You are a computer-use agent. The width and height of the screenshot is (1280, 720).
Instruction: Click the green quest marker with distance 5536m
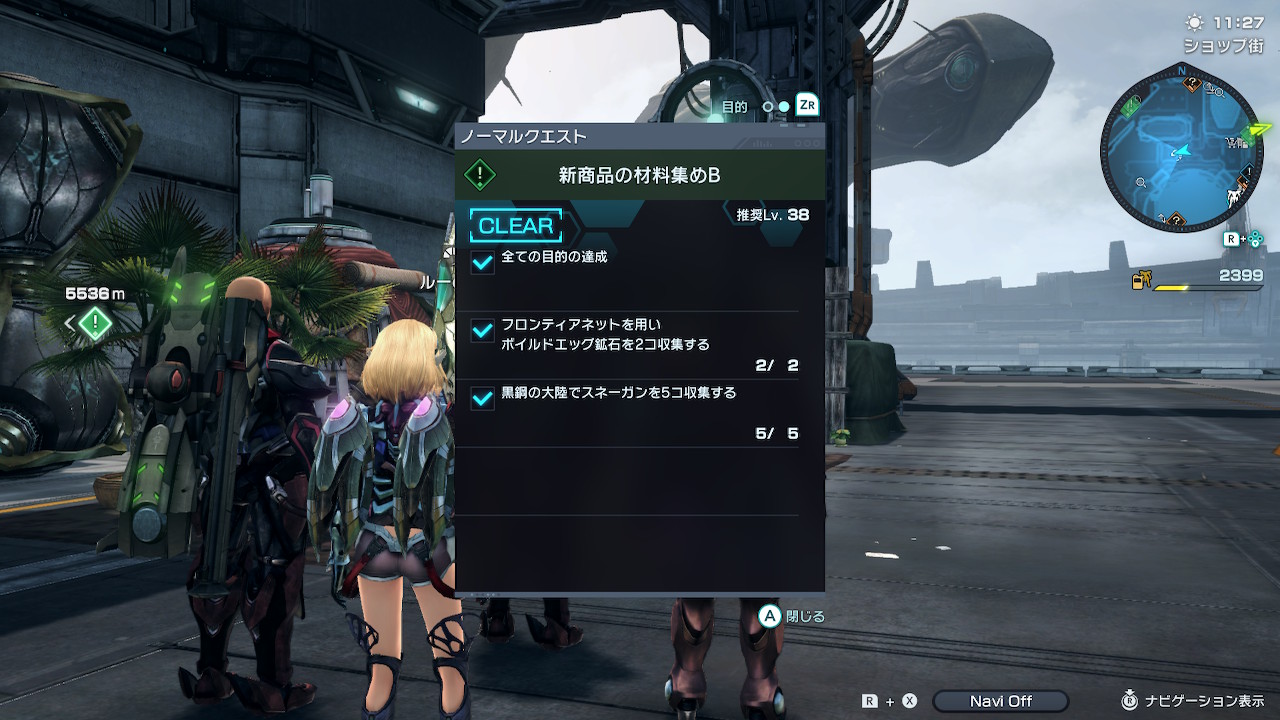pos(95,322)
